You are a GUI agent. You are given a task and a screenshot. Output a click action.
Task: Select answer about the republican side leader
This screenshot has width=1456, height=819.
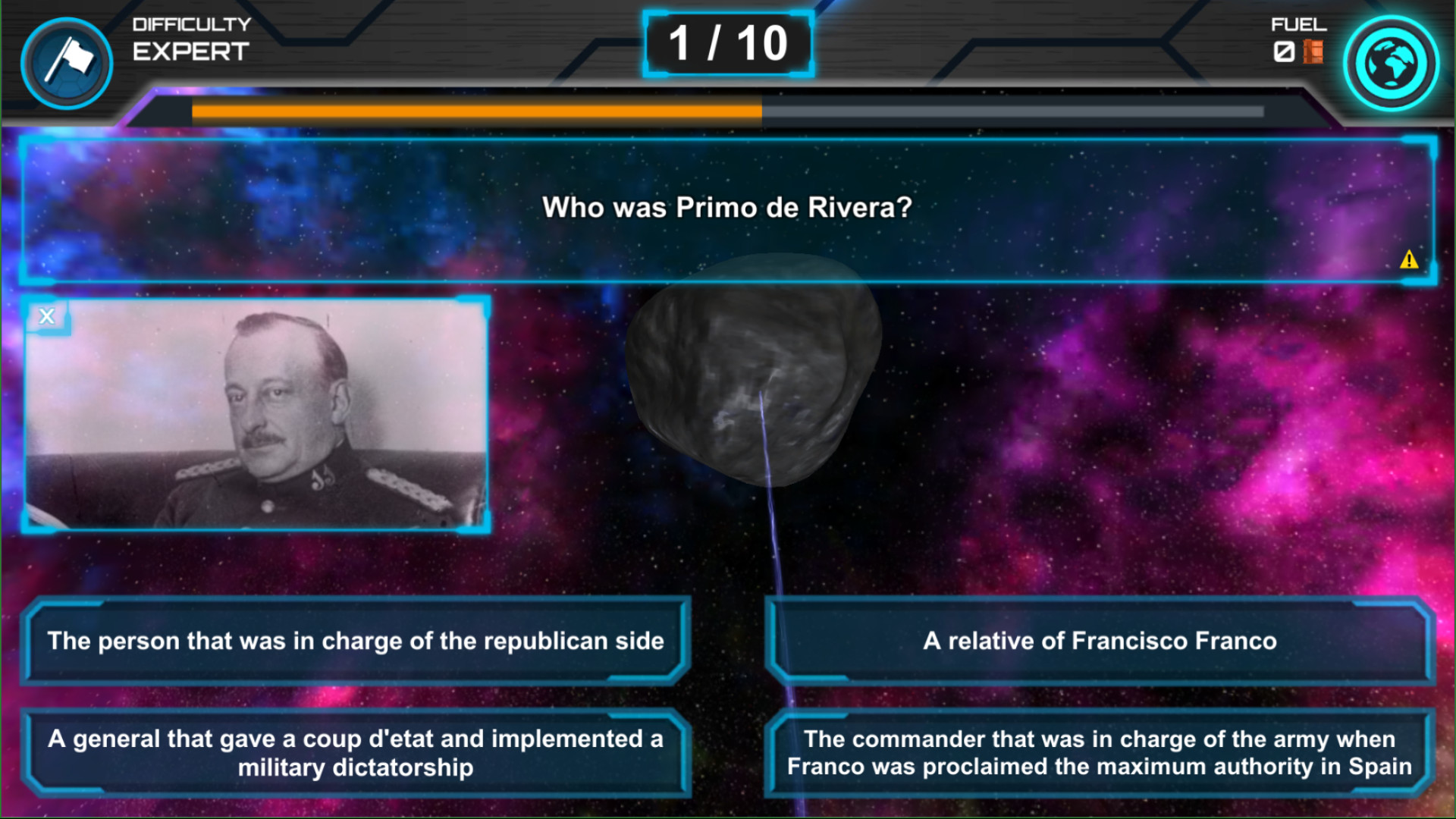[356, 641]
